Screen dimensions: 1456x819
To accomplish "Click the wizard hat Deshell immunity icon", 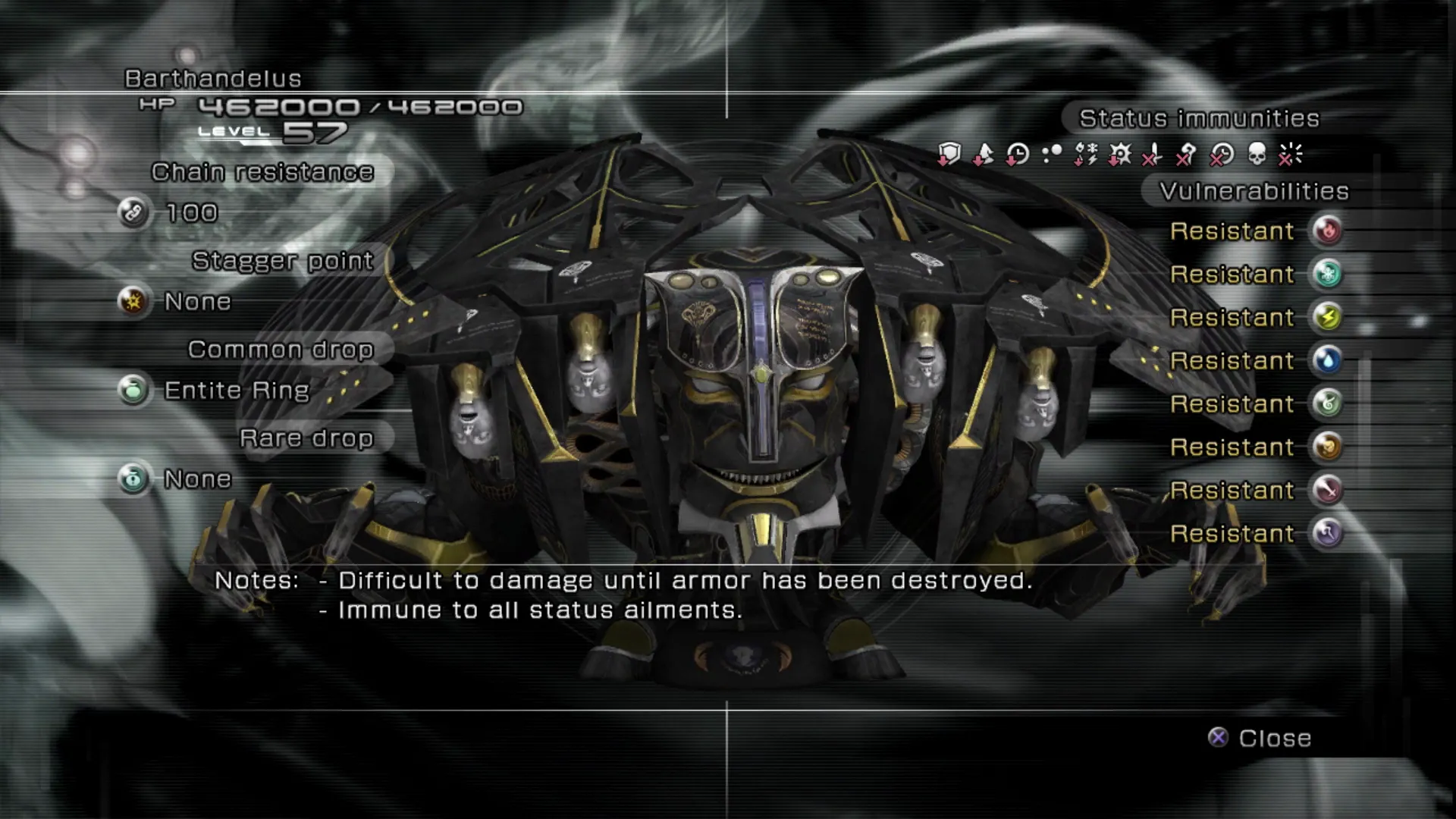I will coord(983,155).
